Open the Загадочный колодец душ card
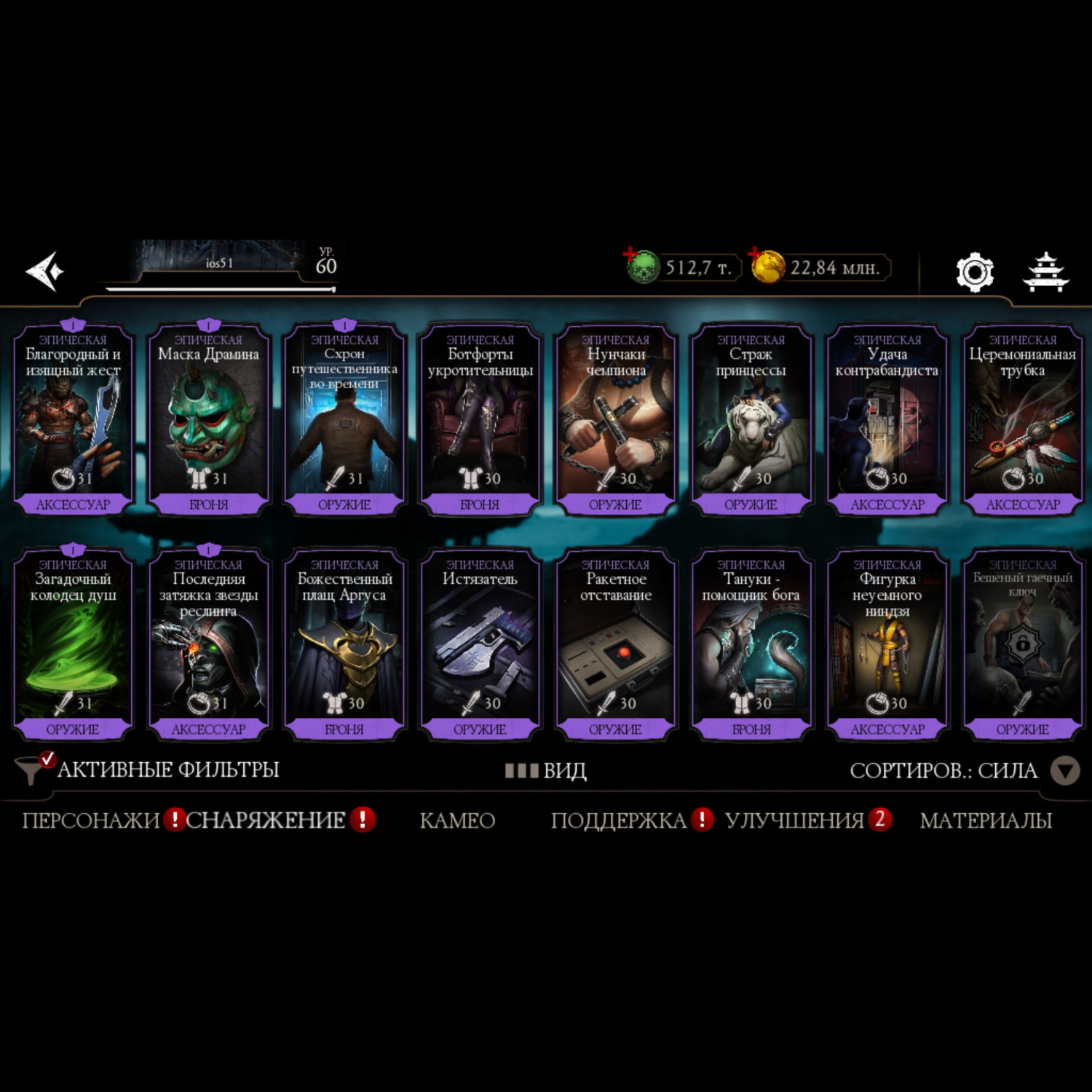This screenshot has width=1092, height=1092. coord(73,644)
